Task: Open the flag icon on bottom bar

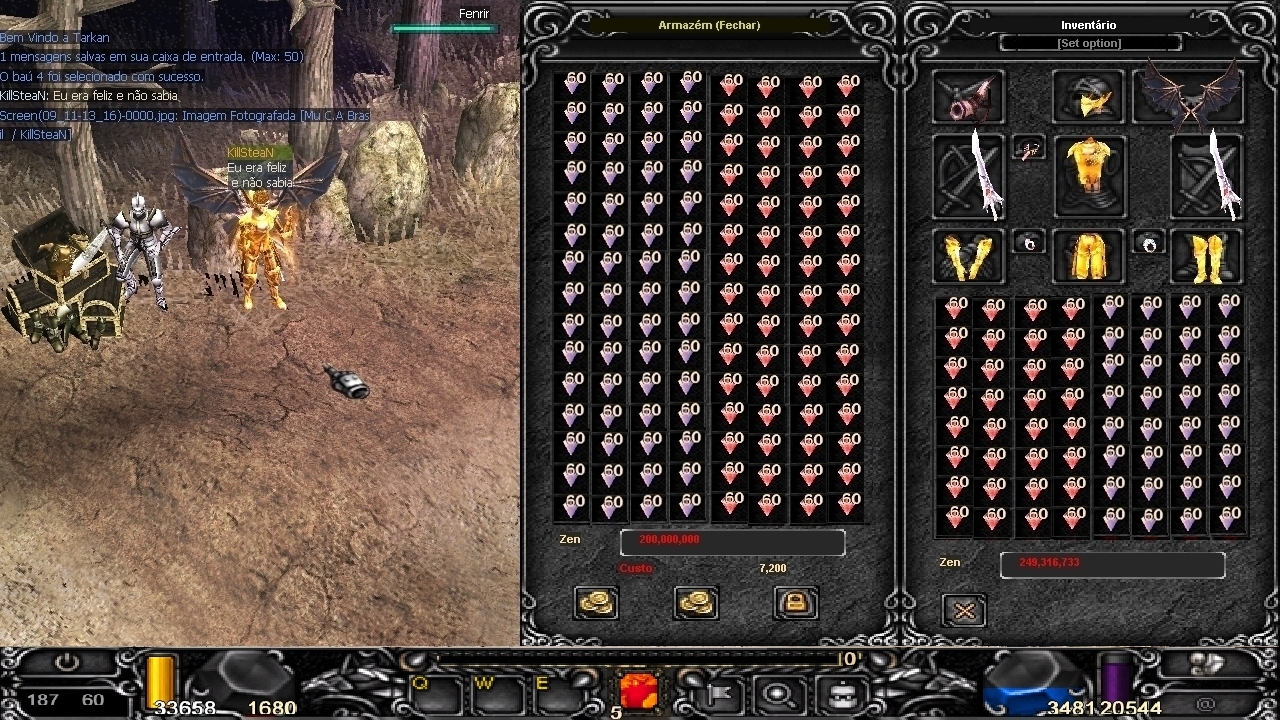Action: coord(718,692)
